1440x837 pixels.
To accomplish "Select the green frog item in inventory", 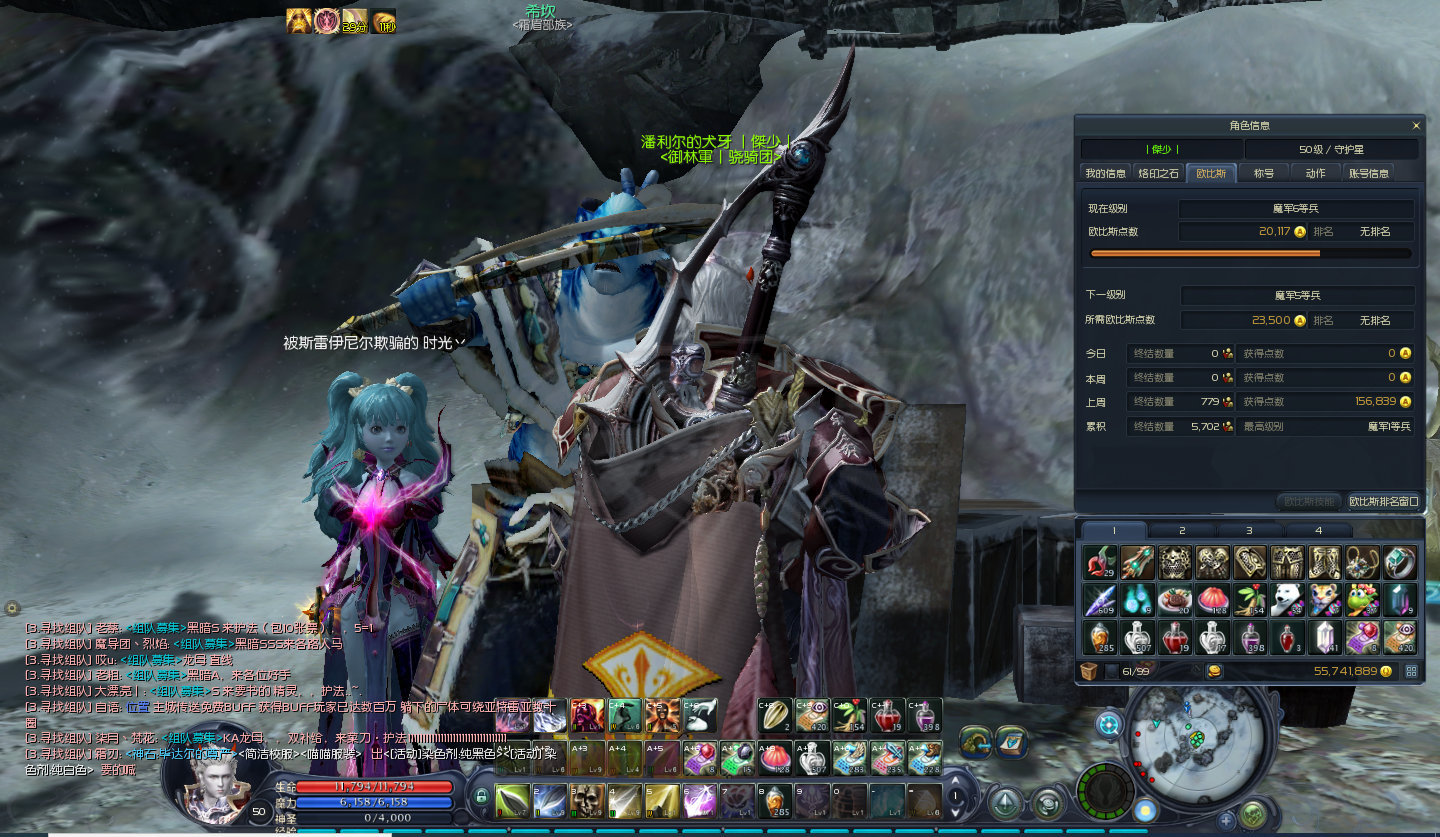I will [x=1362, y=600].
